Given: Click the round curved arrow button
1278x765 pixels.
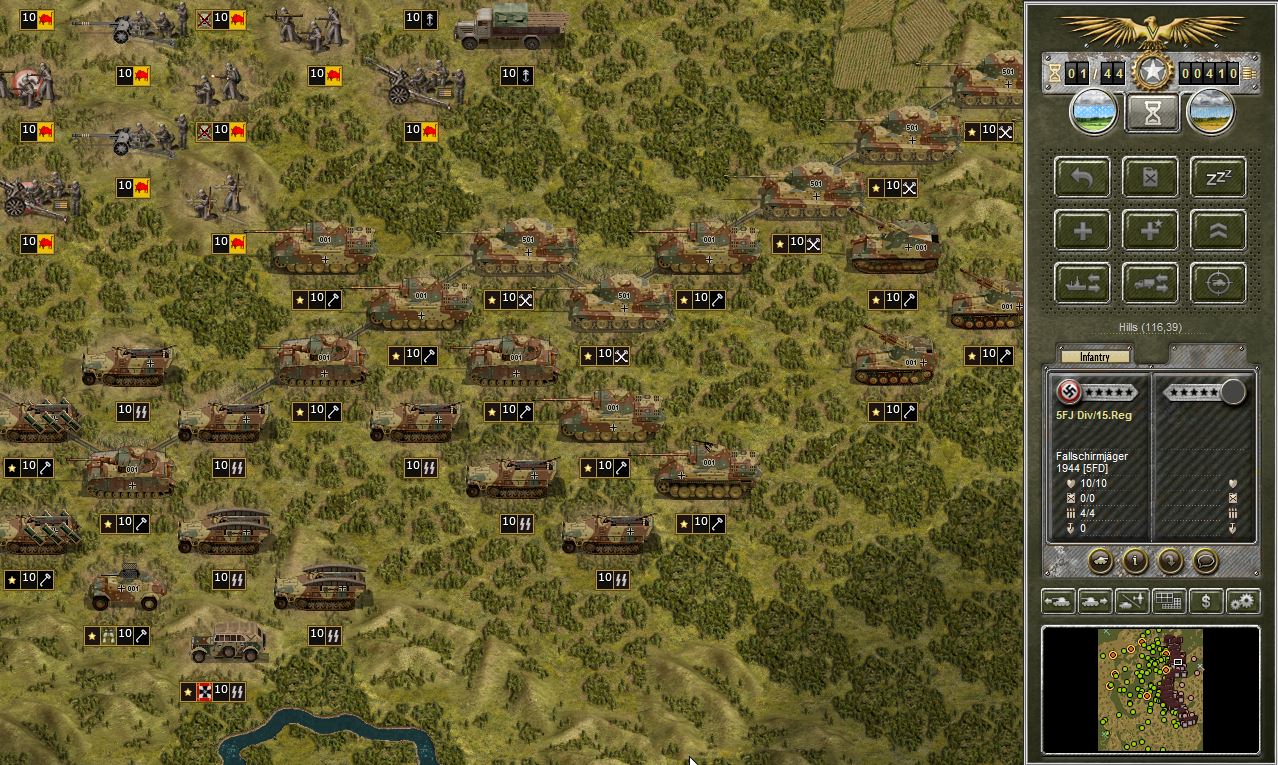Looking at the screenshot, I should click(x=1170, y=561).
